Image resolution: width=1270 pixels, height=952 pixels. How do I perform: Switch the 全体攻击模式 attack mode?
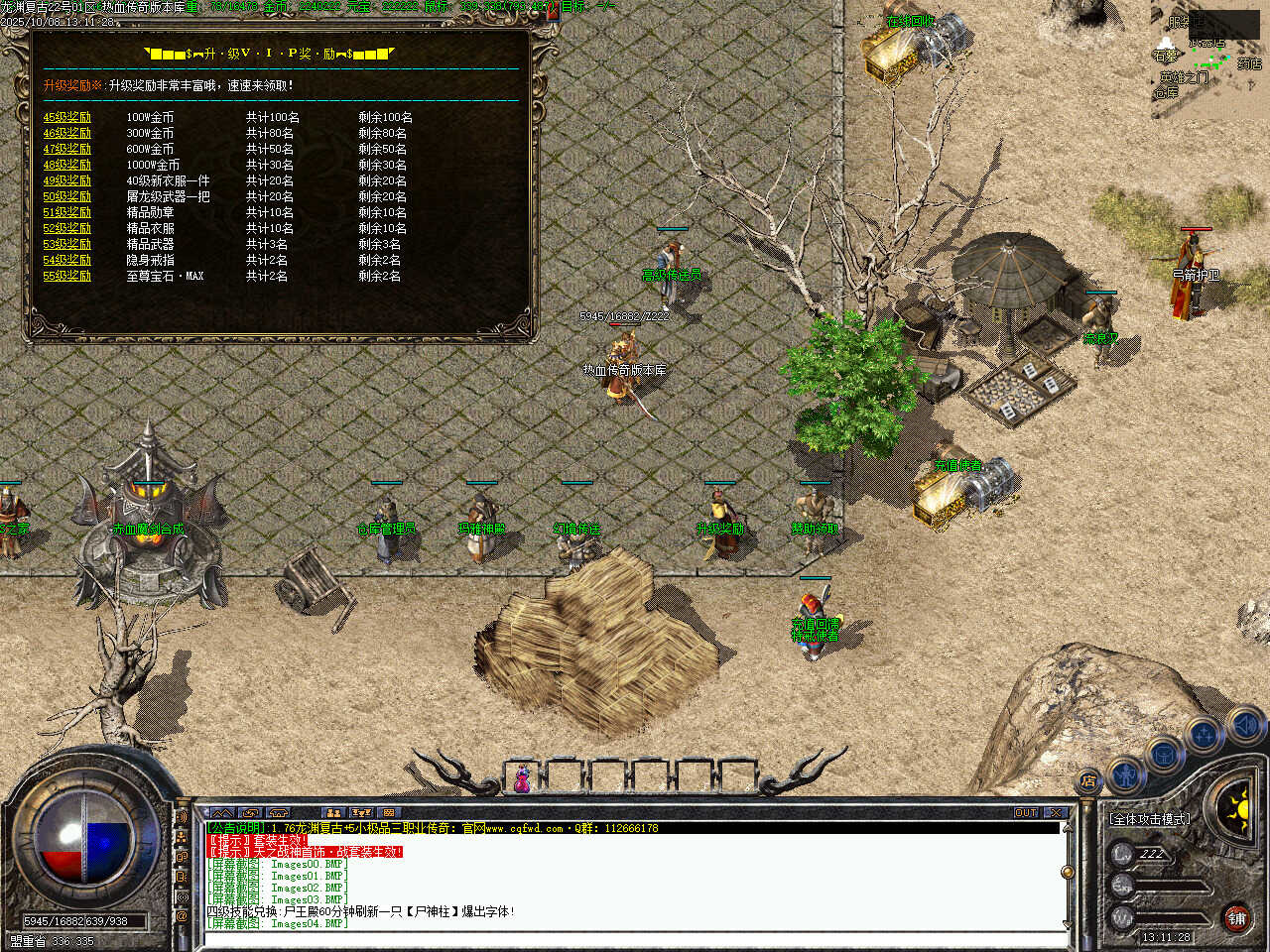point(1151,819)
